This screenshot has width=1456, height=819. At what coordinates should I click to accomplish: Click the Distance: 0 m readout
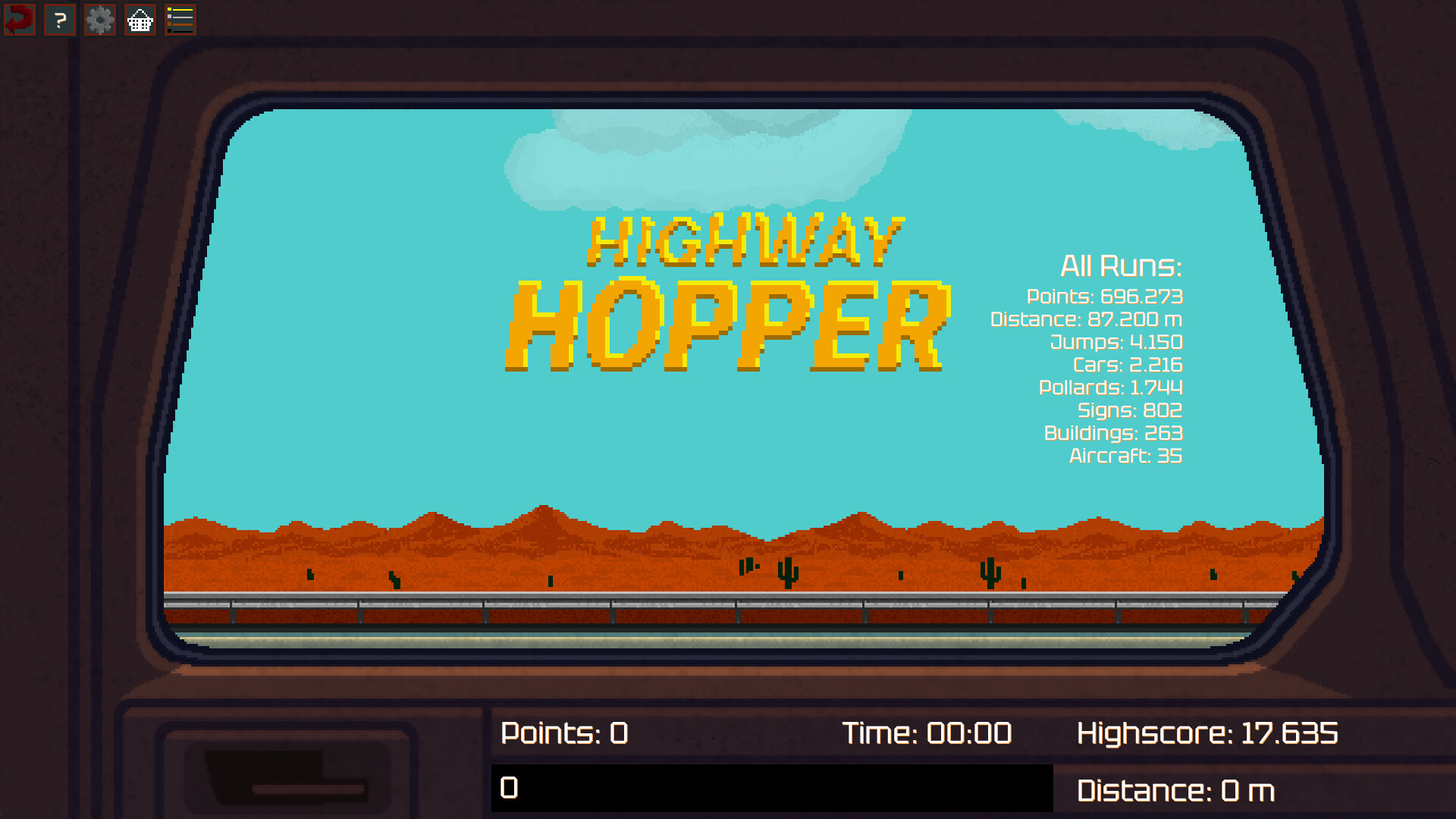pos(1176,791)
